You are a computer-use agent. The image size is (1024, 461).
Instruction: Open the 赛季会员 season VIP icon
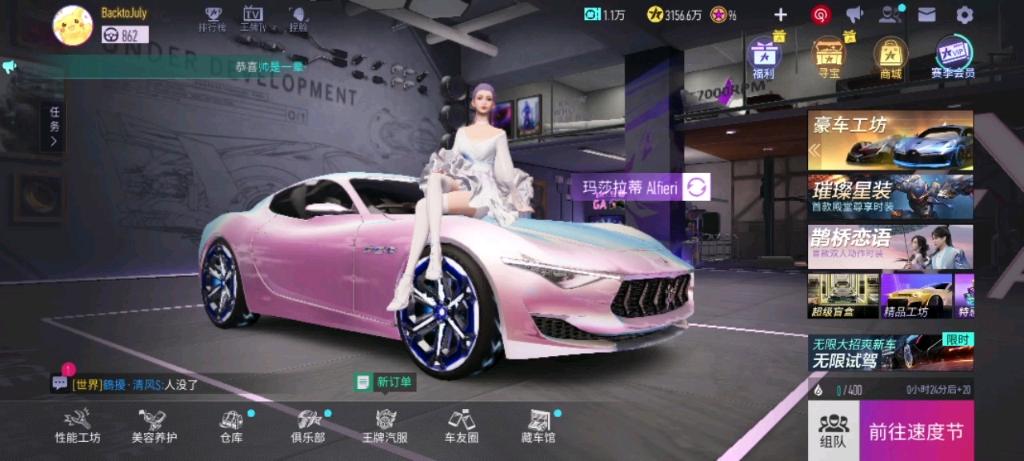coord(953,56)
